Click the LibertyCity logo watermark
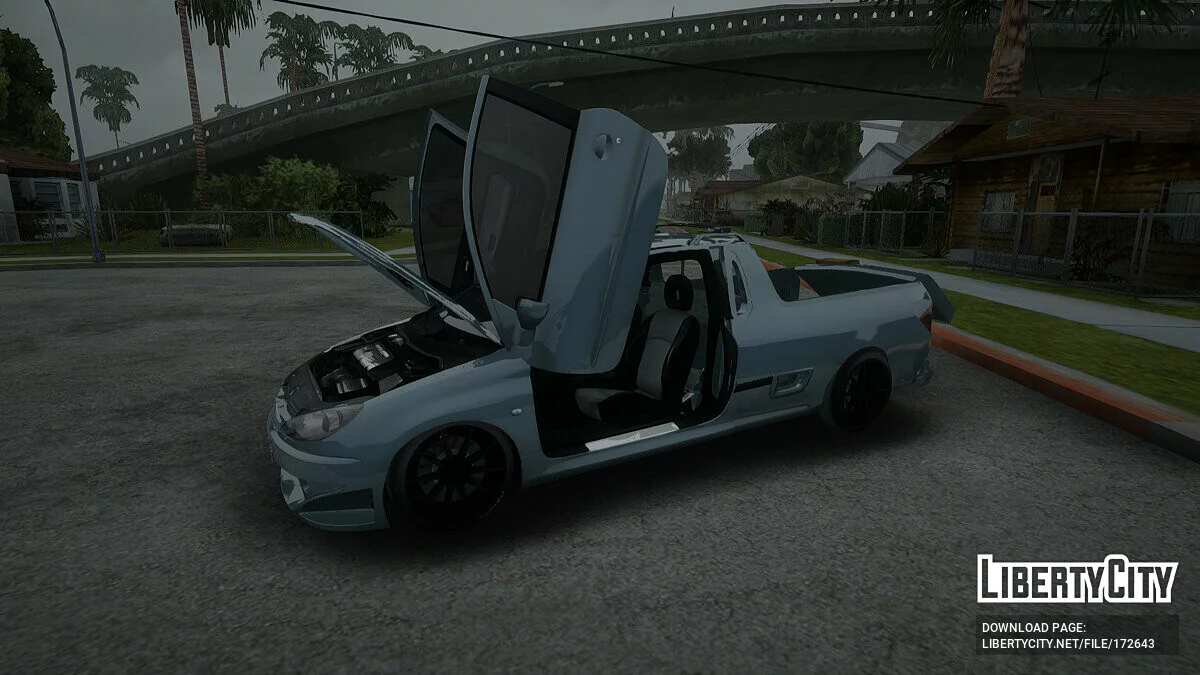The image size is (1200, 675). click(1076, 579)
